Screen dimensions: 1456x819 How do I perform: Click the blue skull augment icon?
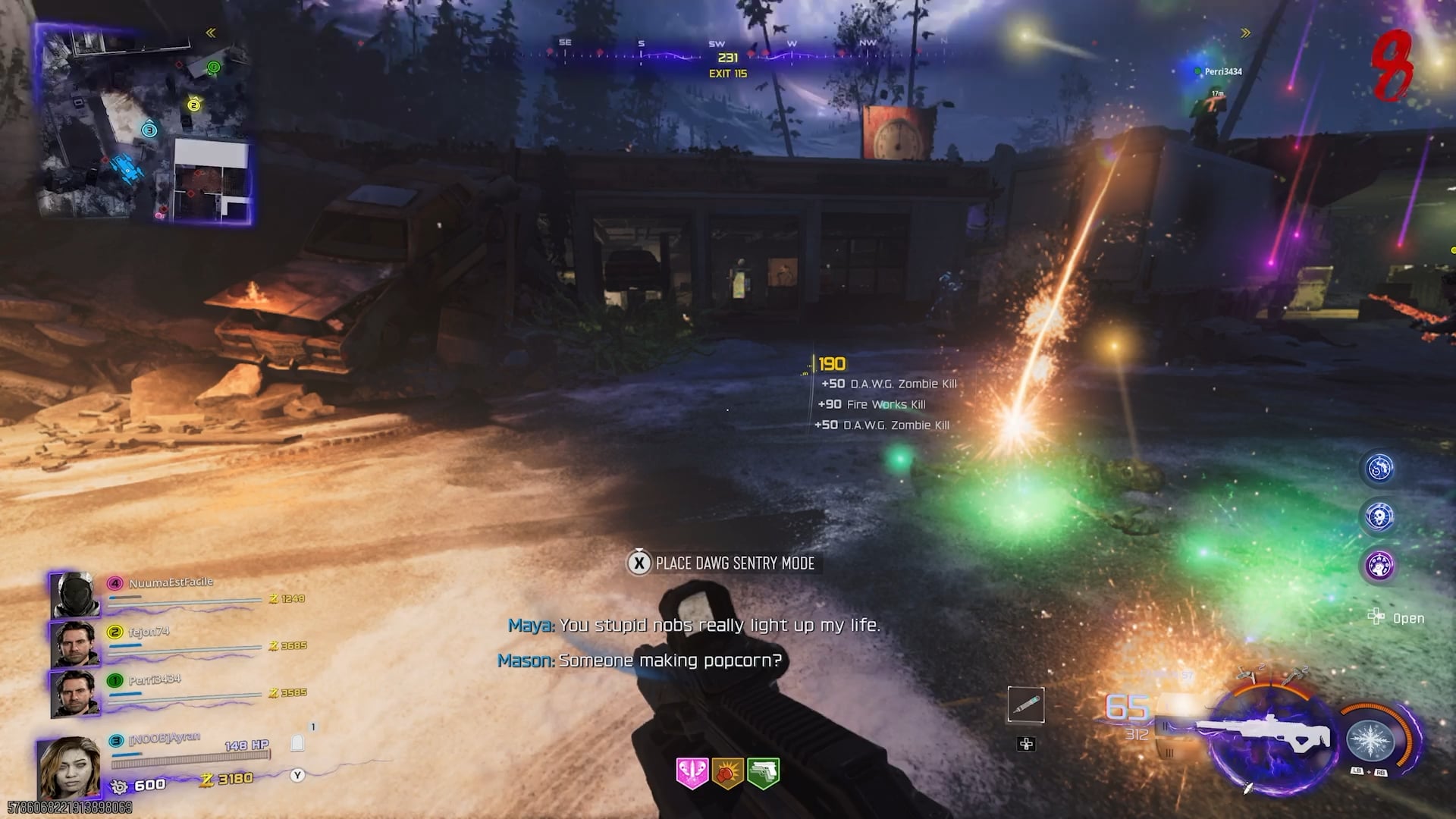point(1379,517)
